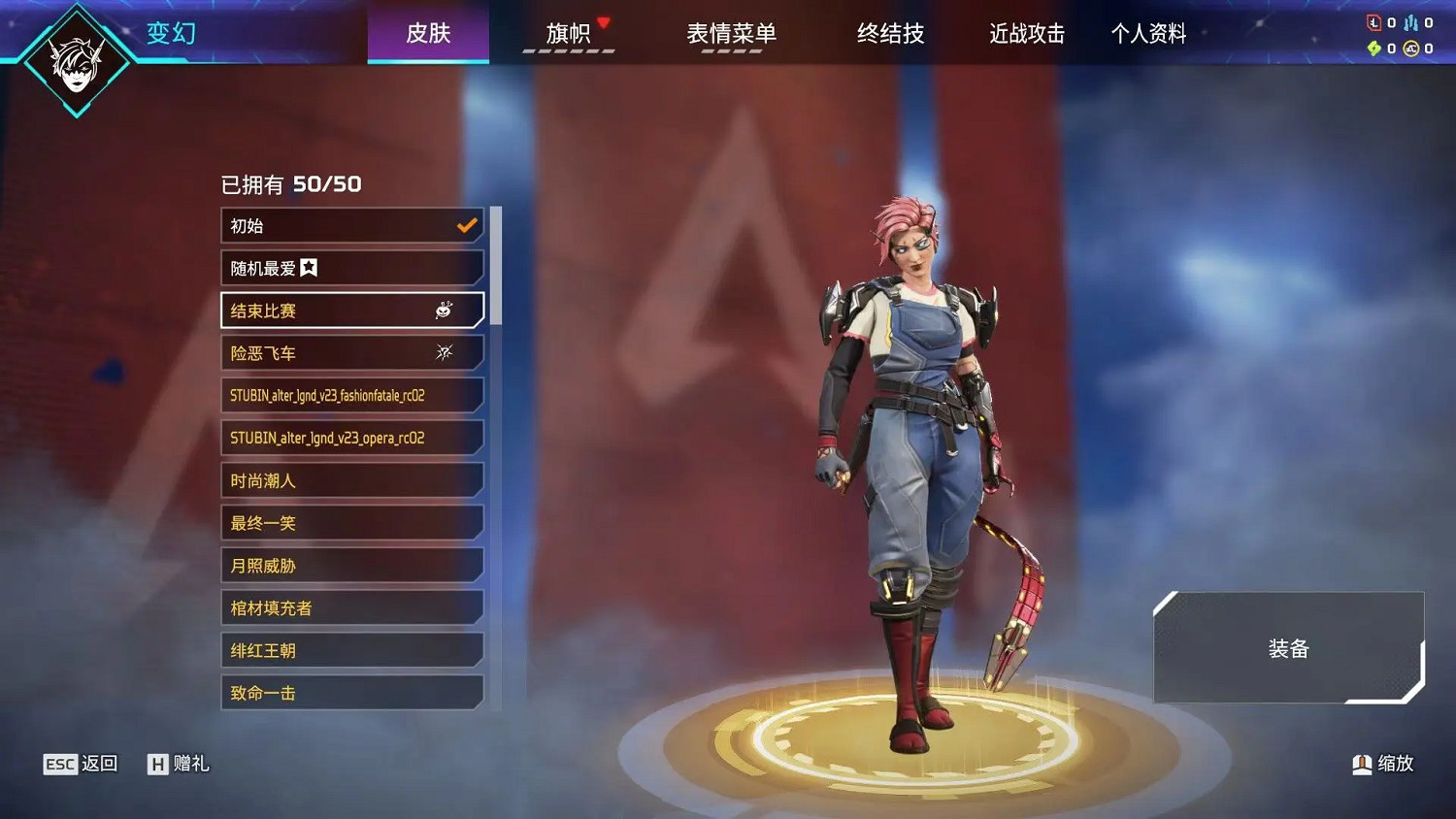Toggle the checkmark on the 初始 skin

point(466,224)
